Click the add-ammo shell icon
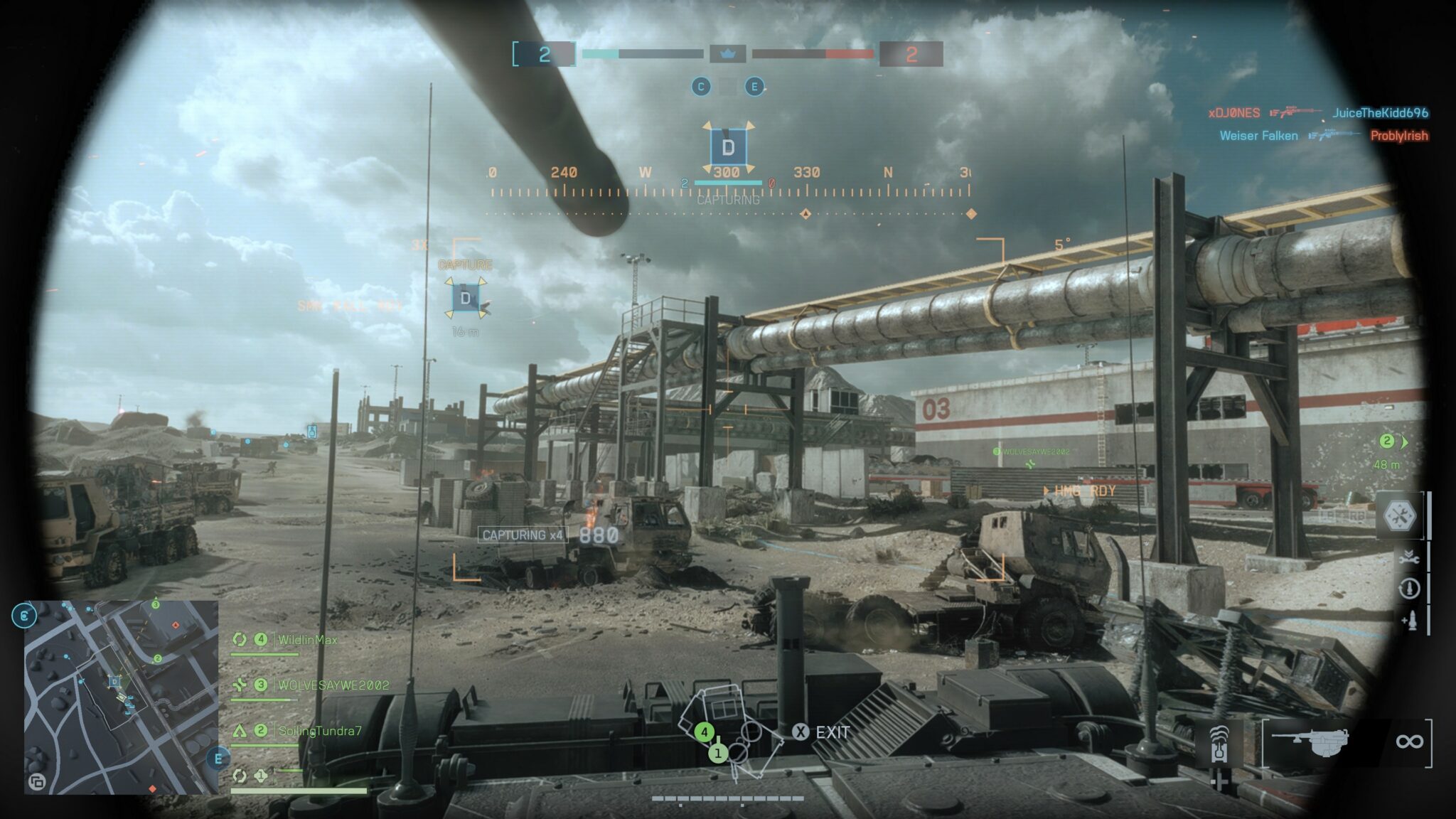Viewport: 1456px width, 819px height. pos(1410,621)
